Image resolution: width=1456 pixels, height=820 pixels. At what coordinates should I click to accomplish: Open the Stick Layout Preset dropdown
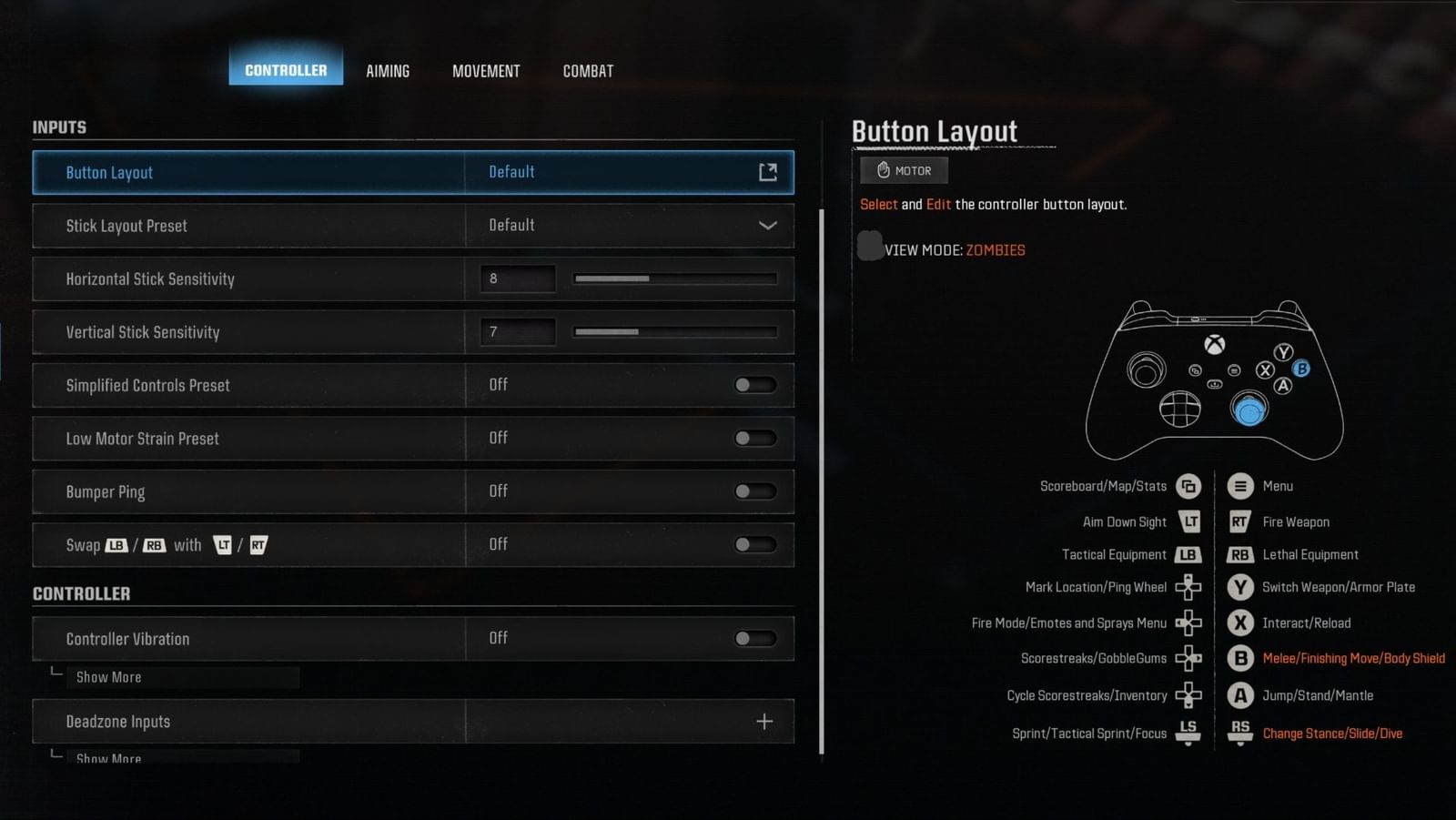[767, 225]
